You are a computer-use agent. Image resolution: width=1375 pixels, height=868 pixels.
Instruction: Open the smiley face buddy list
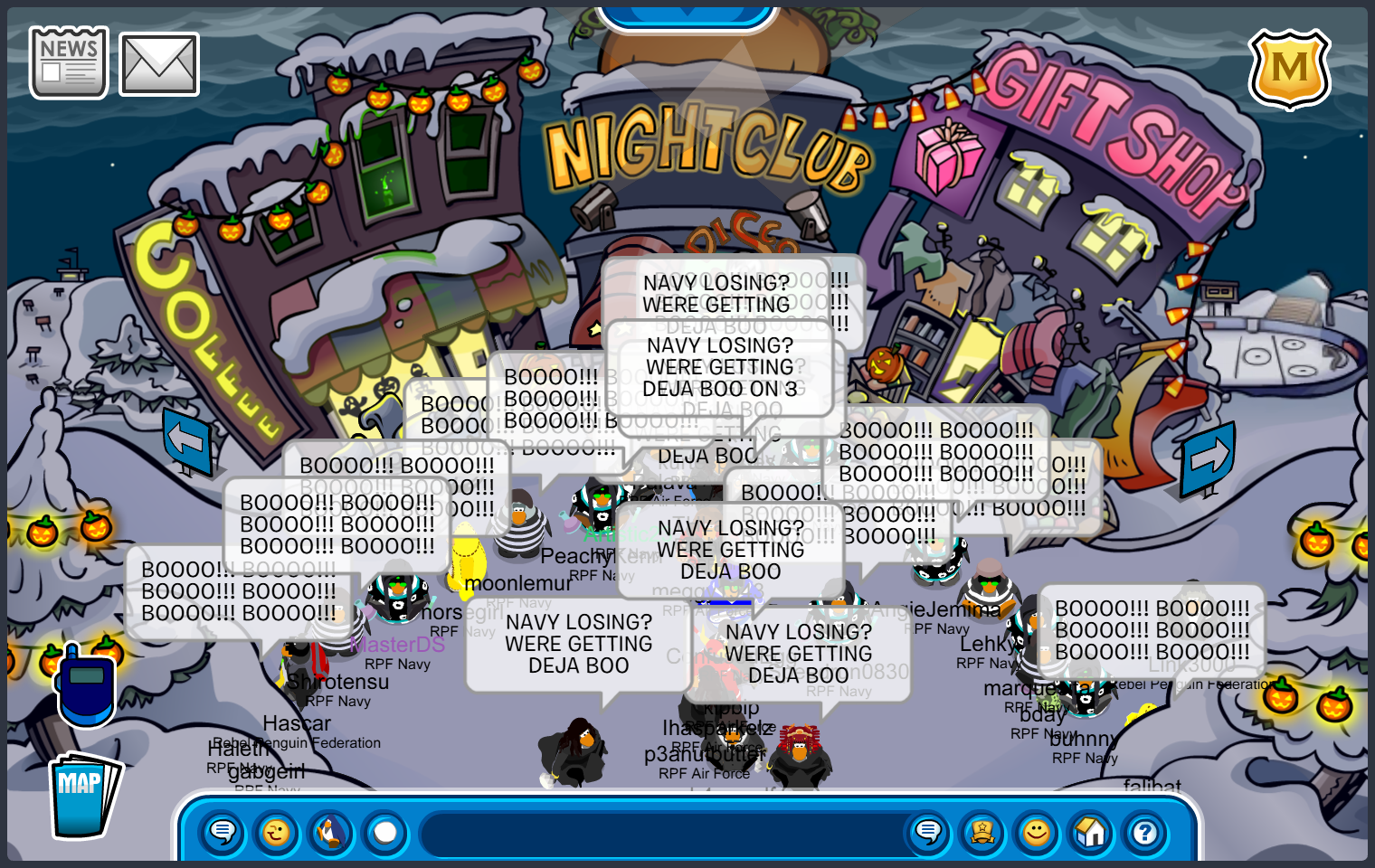coord(1037,832)
